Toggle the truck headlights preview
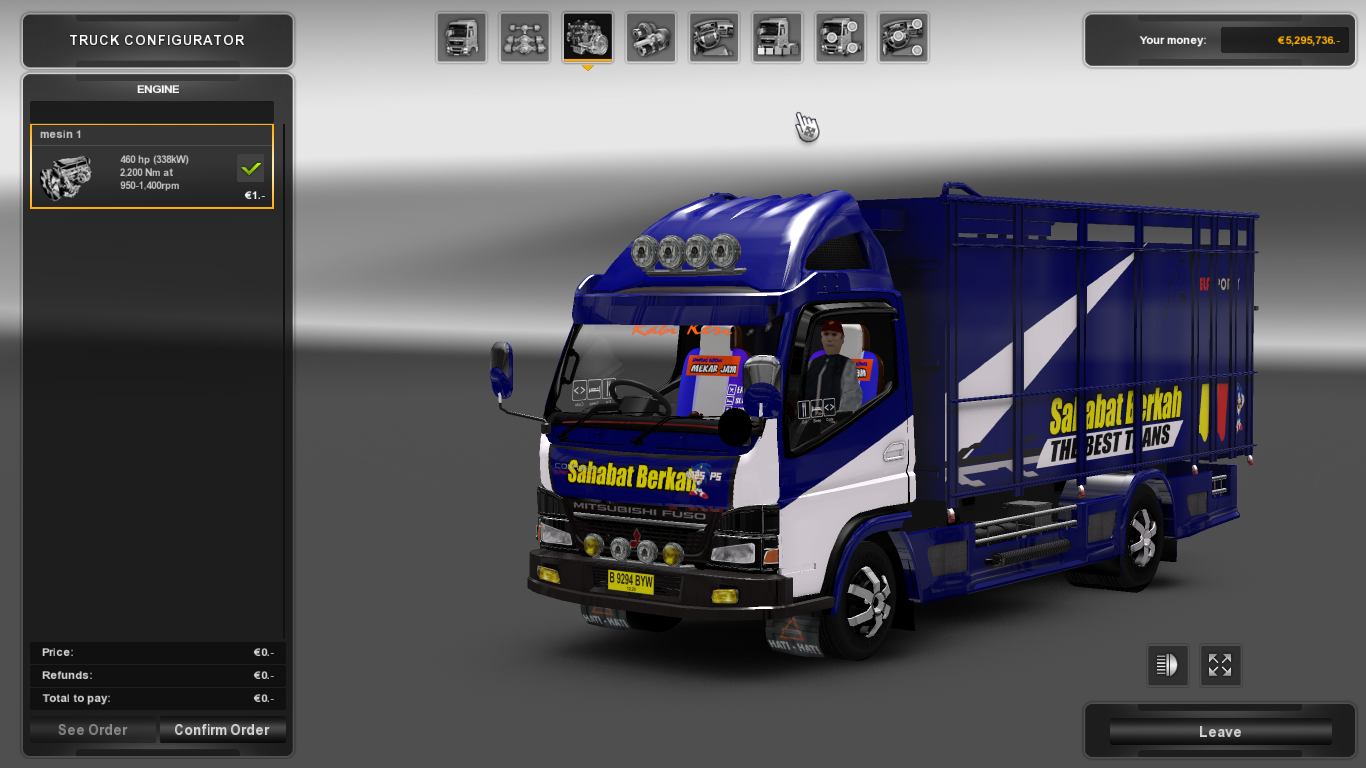The width and height of the screenshot is (1366, 768). pyautogui.click(x=1167, y=665)
